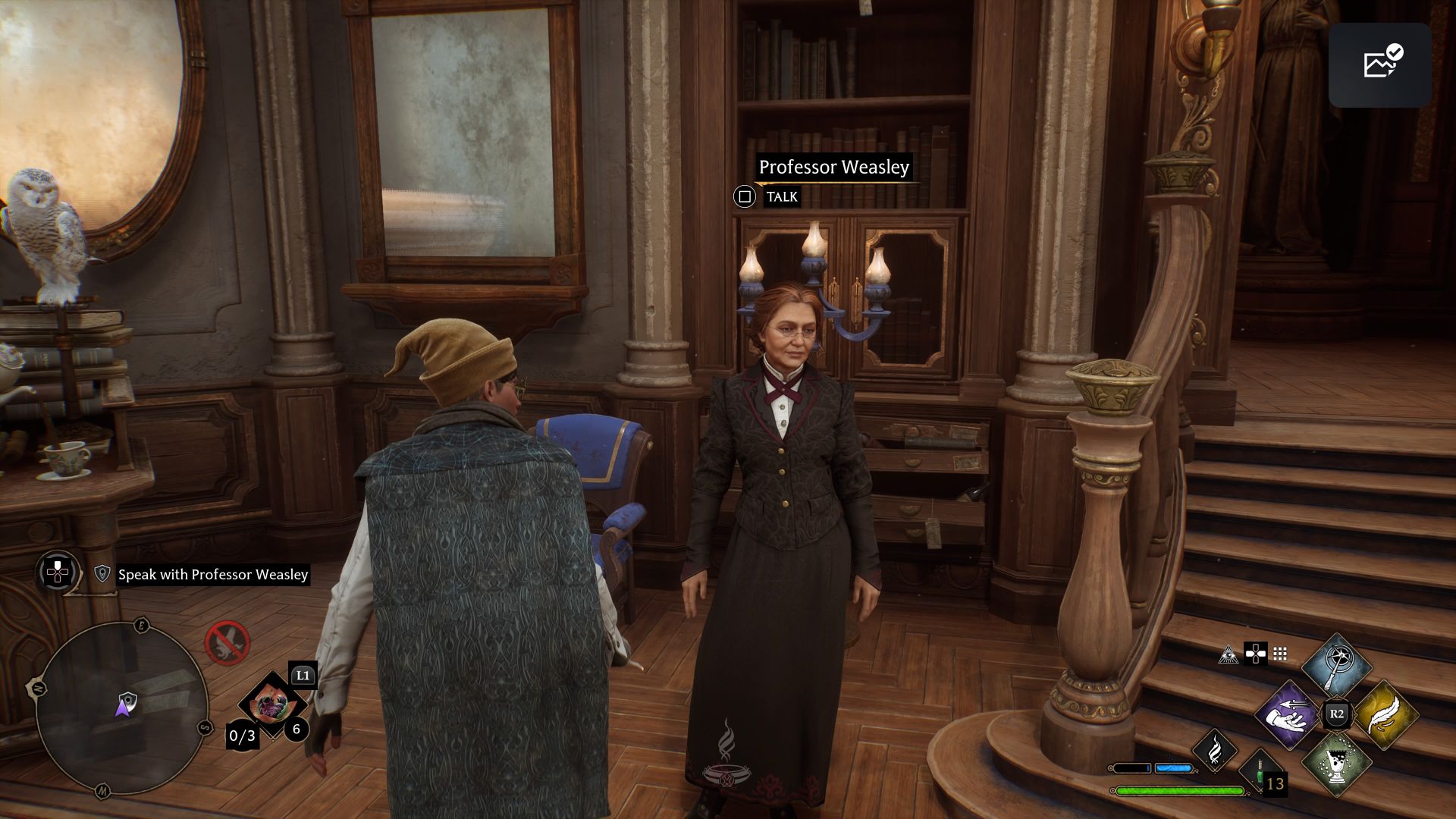Open the R2 spell wheel selector
The image size is (1456, 819).
click(1335, 714)
